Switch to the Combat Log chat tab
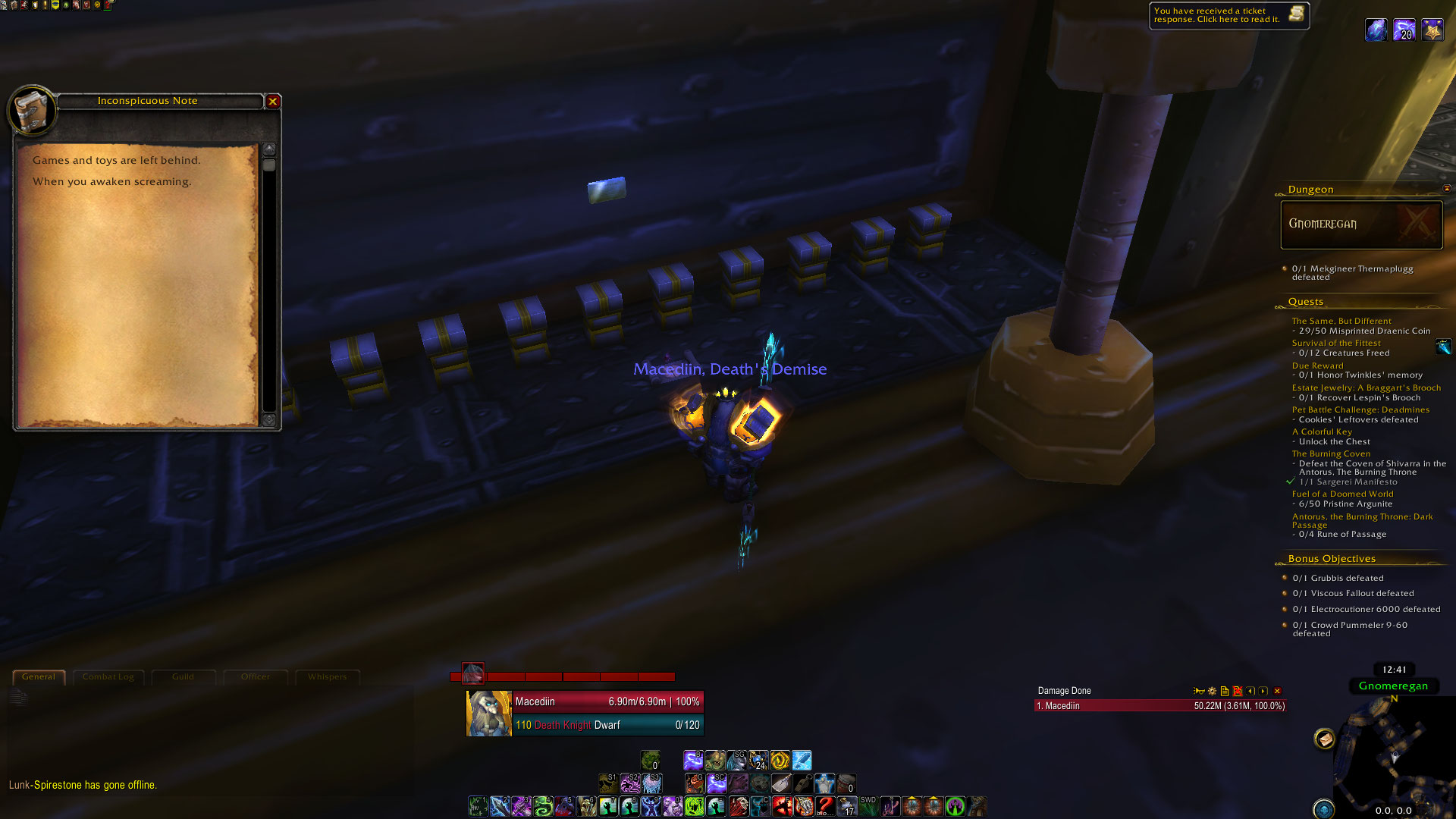The width and height of the screenshot is (1456, 819). click(x=108, y=677)
